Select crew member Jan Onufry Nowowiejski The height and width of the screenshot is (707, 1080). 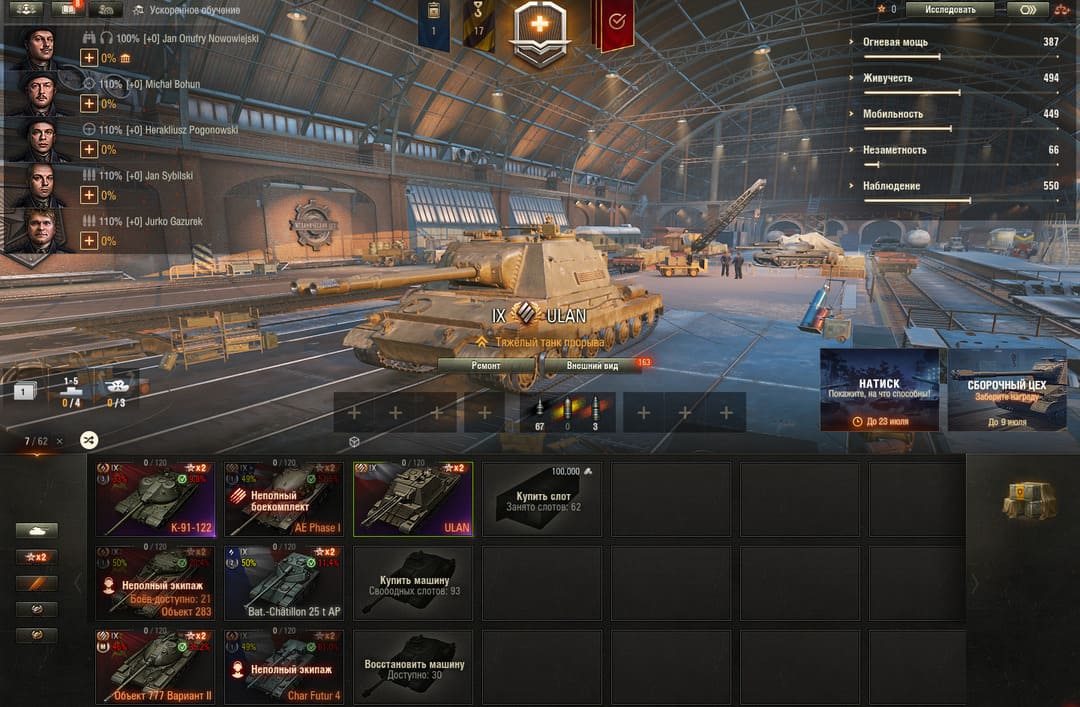pyautogui.click(x=41, y=48)
